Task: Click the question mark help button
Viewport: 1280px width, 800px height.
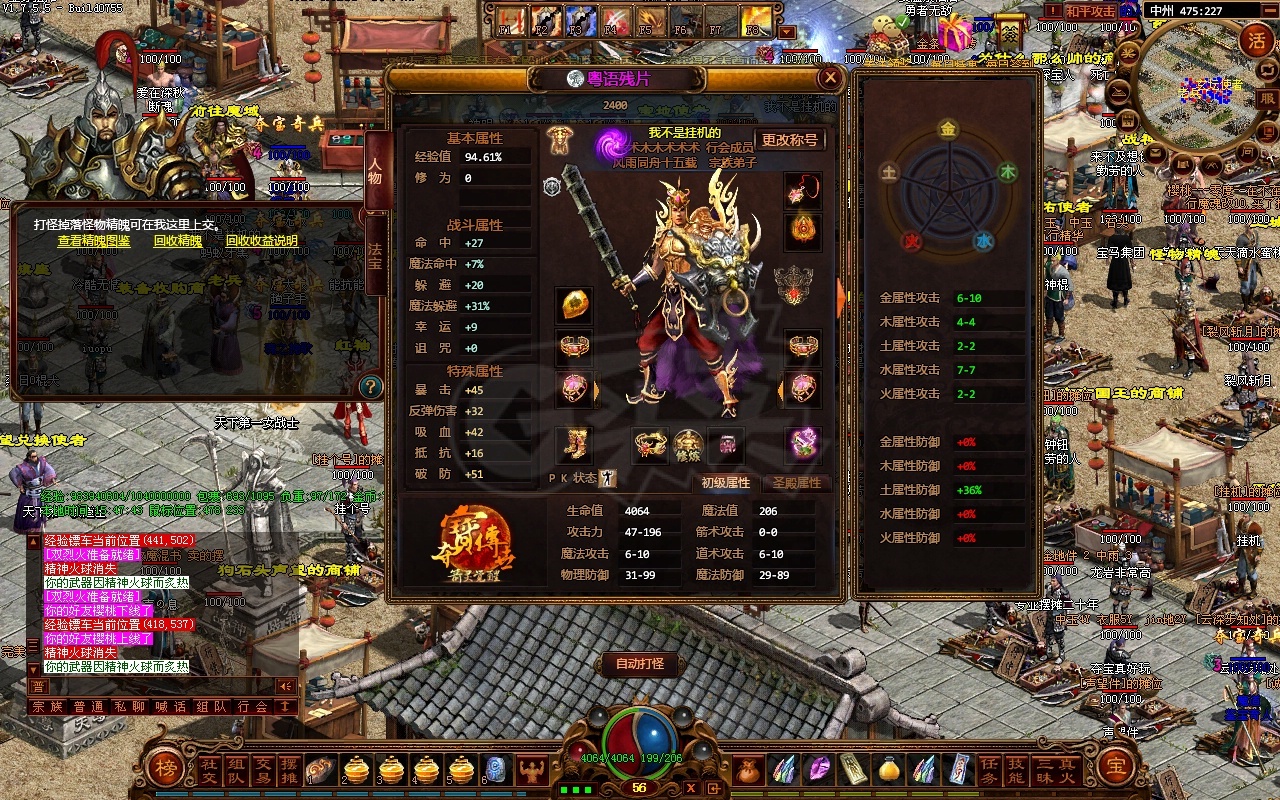Action: (370, 386)
